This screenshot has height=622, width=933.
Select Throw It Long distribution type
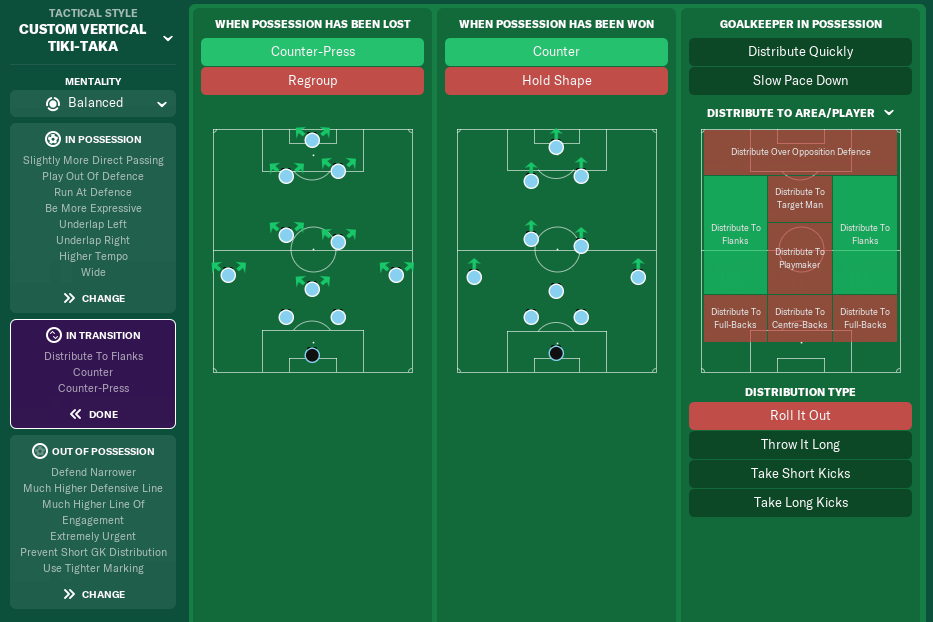pos(800,445)
